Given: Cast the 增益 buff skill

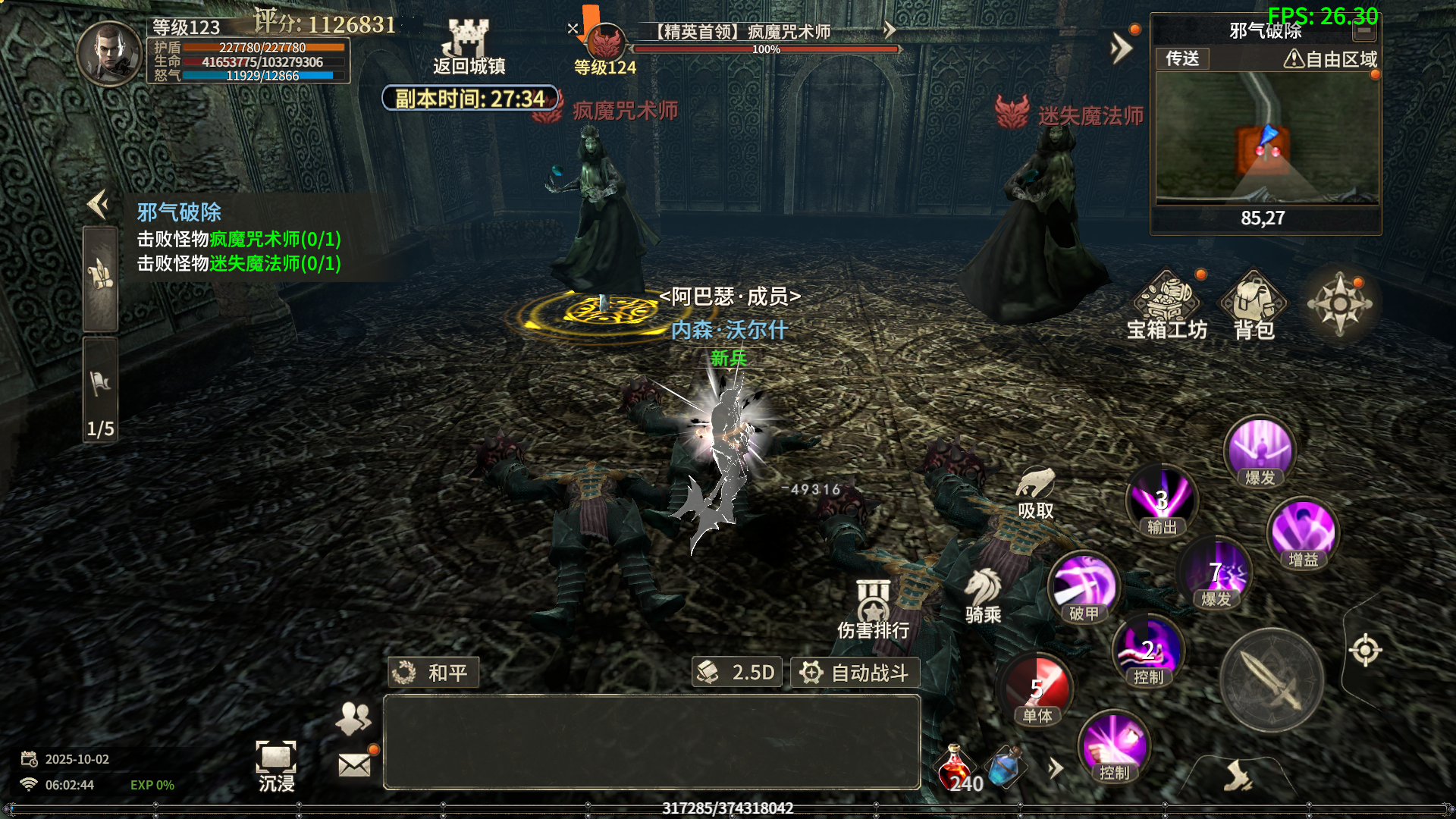Looking at the screenshot, I should (1303, 533).
